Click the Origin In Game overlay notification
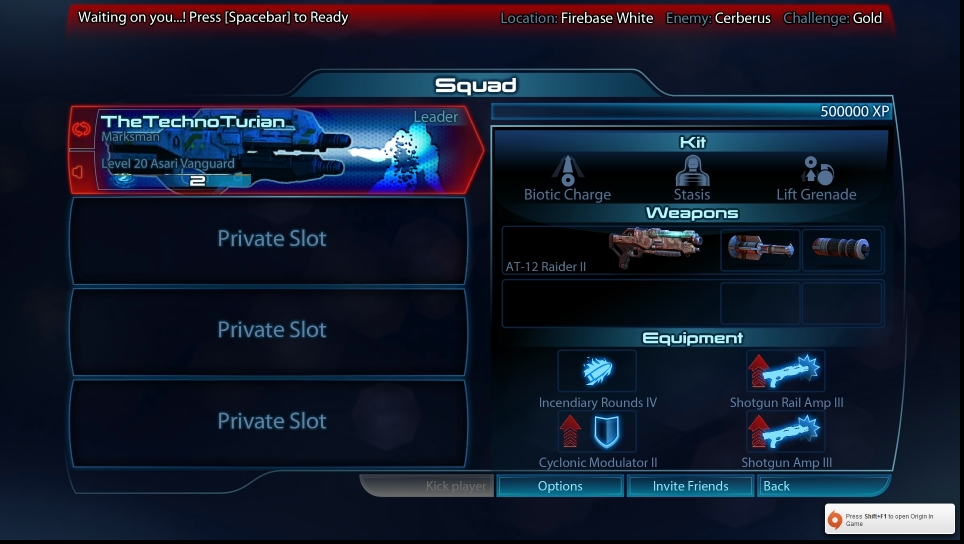The width and height of the screenshot is (964, 544). [x=889, y=519]
